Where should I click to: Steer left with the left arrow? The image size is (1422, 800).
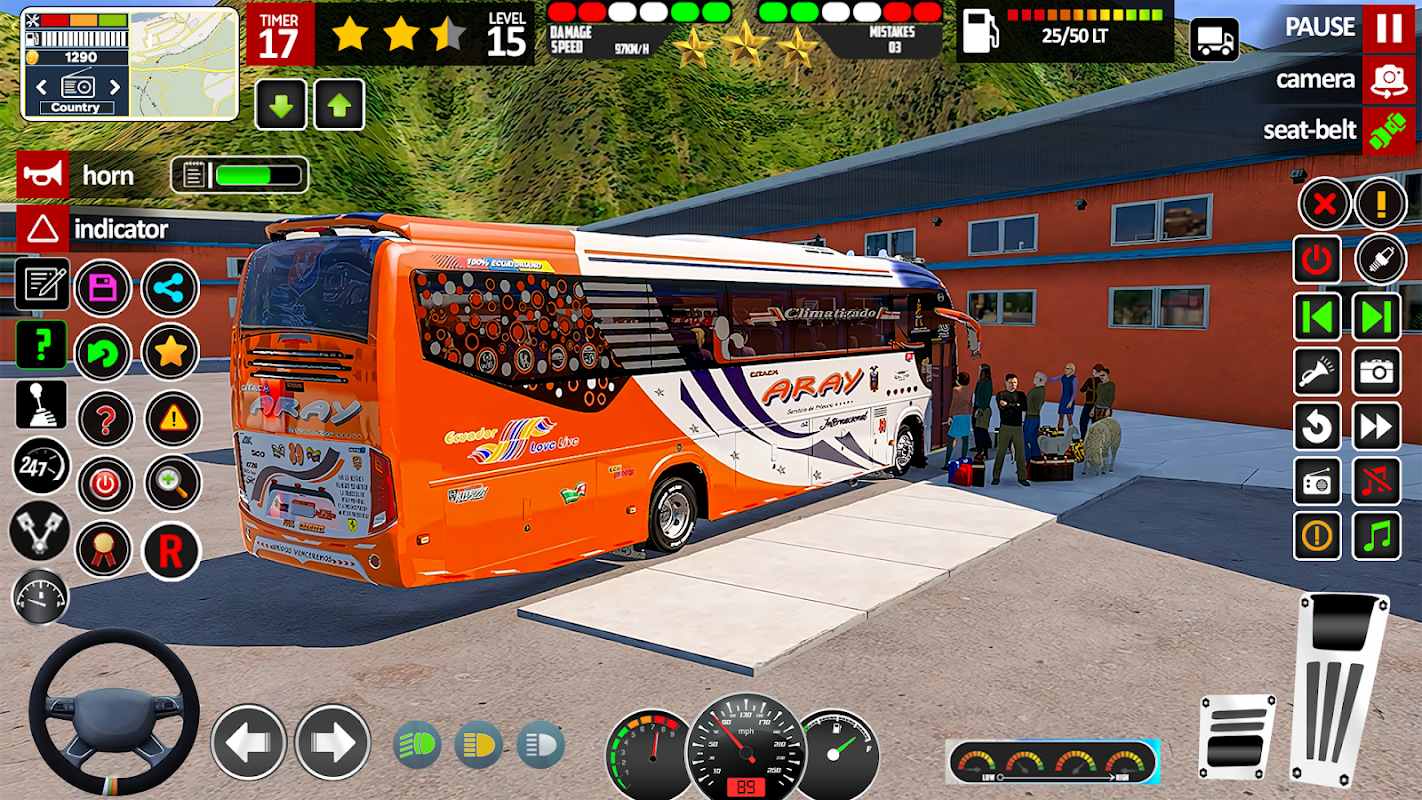[x=248, y=742]
